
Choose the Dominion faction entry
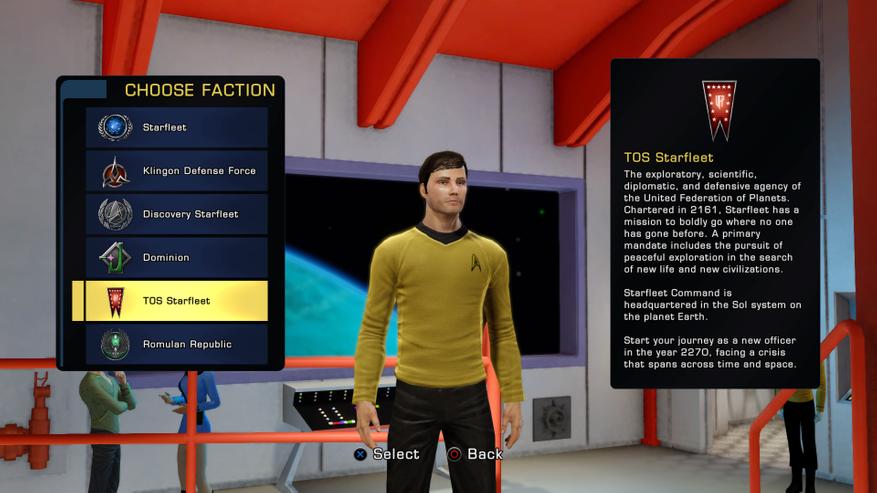pyautogui.click(x=176, y=258)
